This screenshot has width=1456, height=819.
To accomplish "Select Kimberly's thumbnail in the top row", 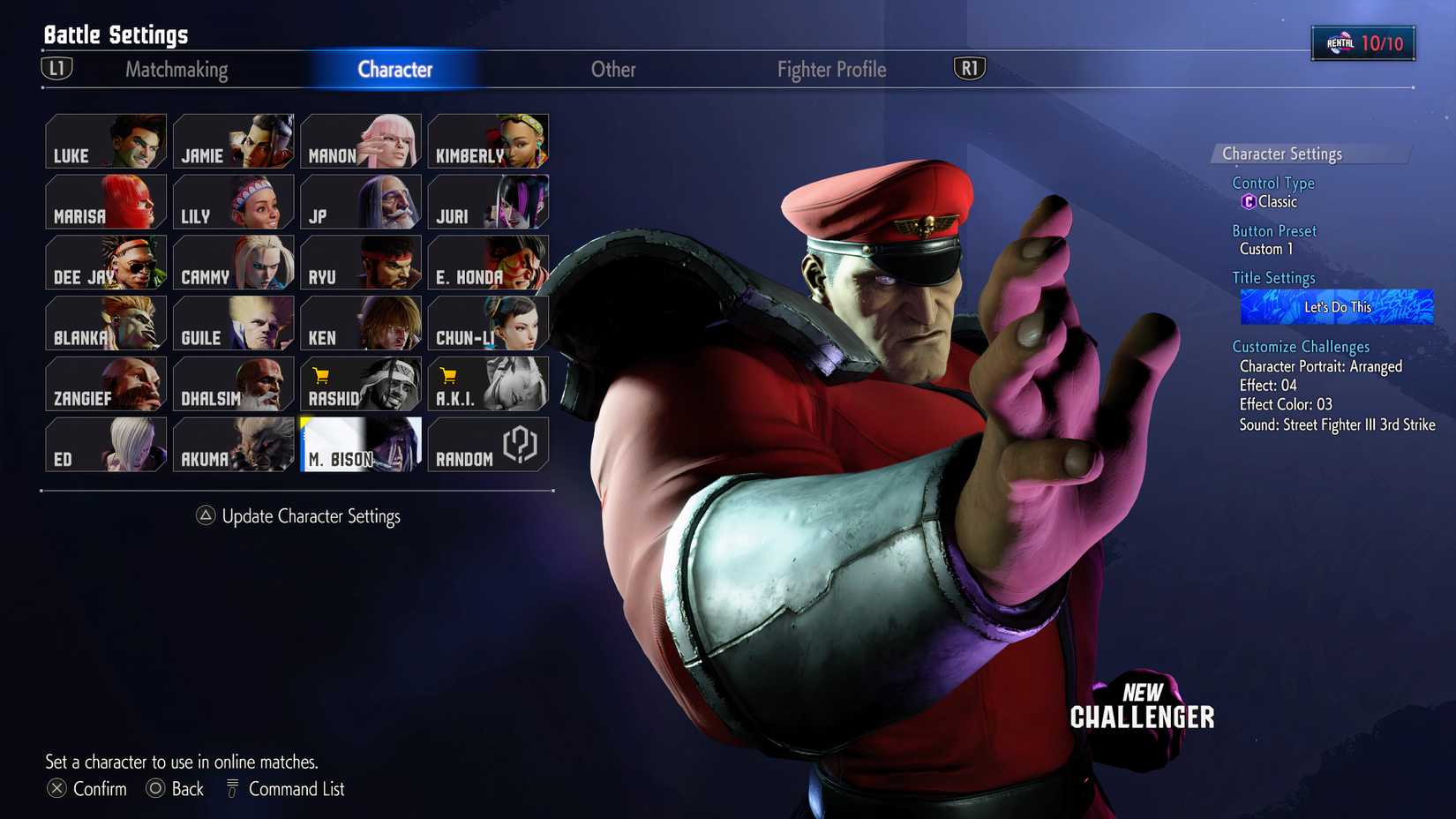I will (x=488, y=141).
